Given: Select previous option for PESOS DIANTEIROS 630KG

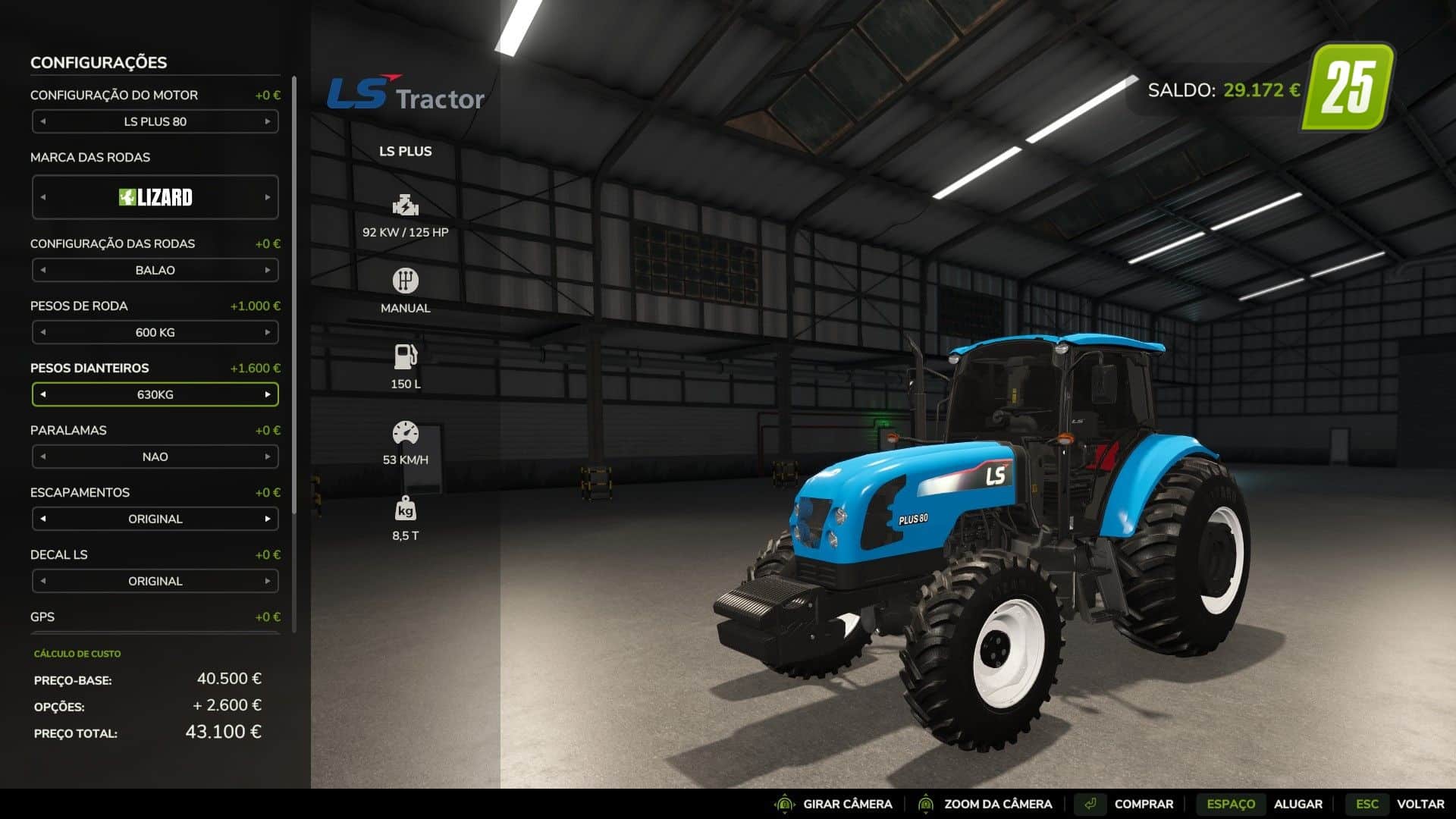Looking at the screenshot, I should coord(42,394).
